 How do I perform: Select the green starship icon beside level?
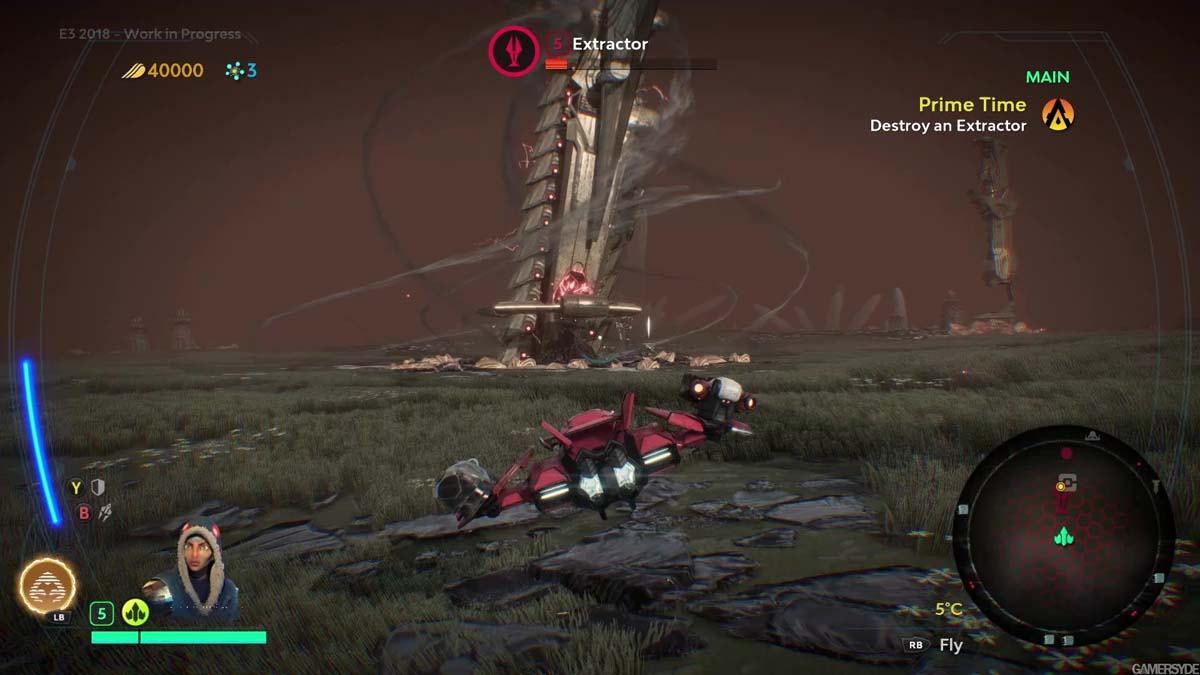coord(135,613)
